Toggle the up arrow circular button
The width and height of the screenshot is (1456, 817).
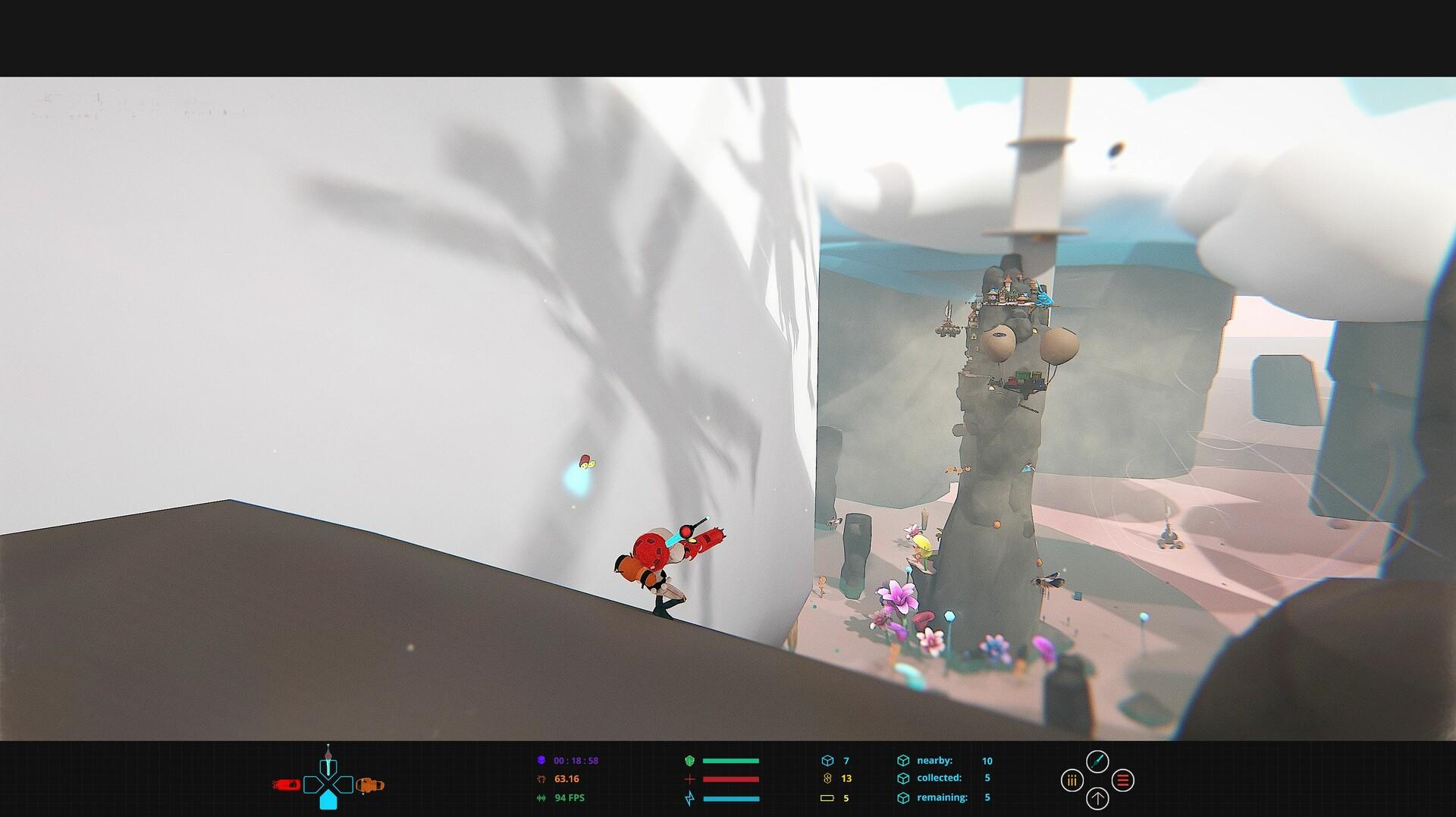pos(1097,800)
